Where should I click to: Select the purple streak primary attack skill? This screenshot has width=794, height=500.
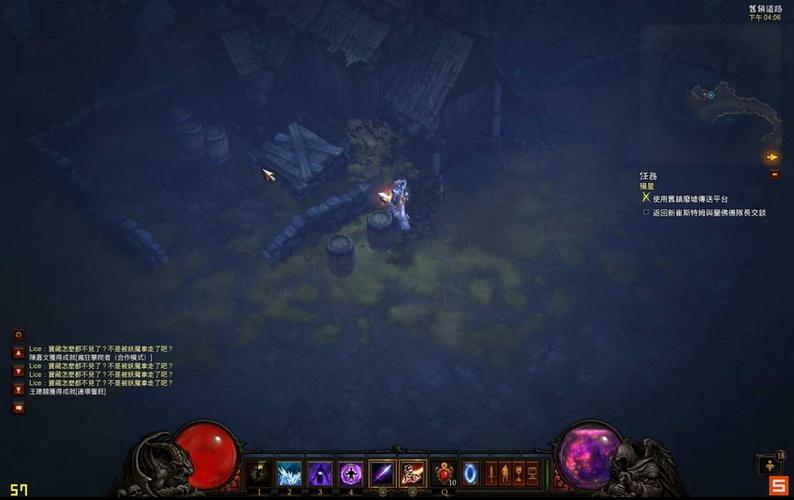point(382,473)
